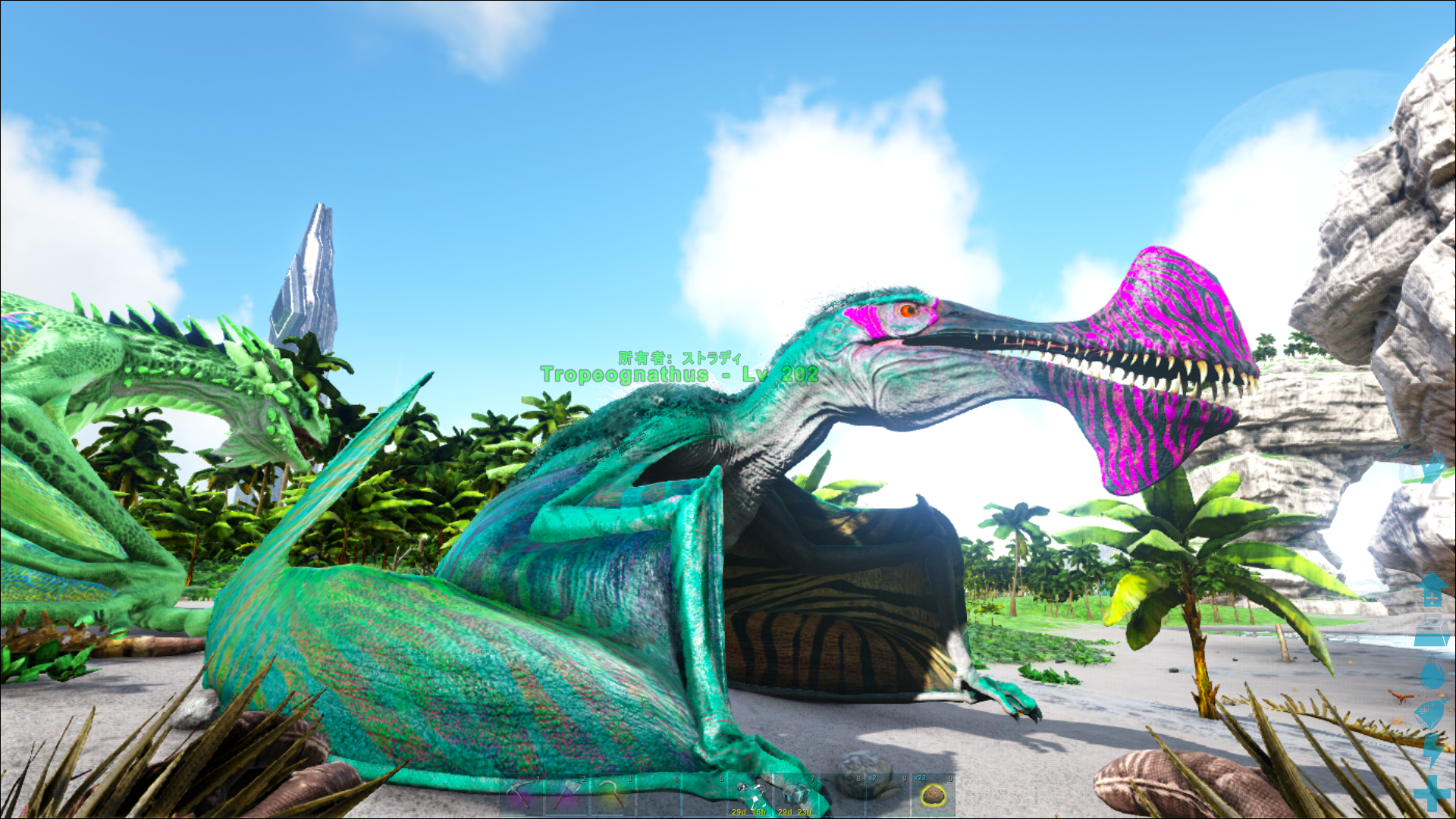Select empty hotbar slot 5

coord(705,795)
